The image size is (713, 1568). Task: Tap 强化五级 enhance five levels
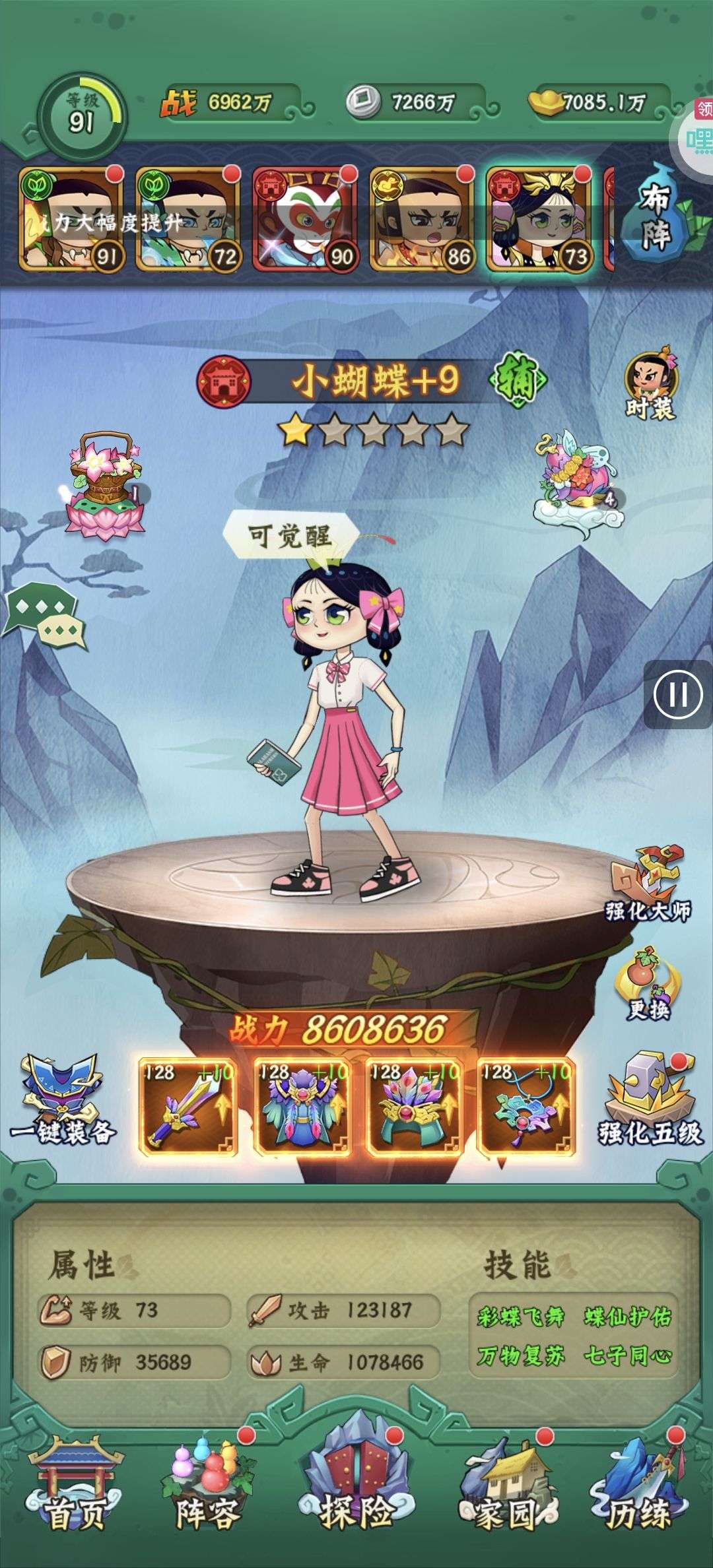pos(650,1101)
